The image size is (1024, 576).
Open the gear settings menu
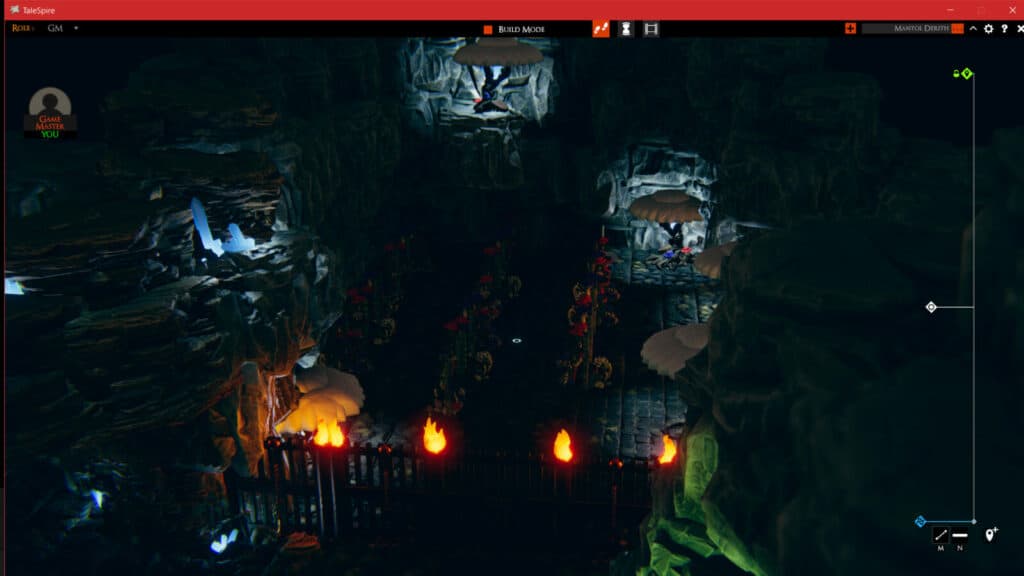pyautogui.click(x=988, y=28)
